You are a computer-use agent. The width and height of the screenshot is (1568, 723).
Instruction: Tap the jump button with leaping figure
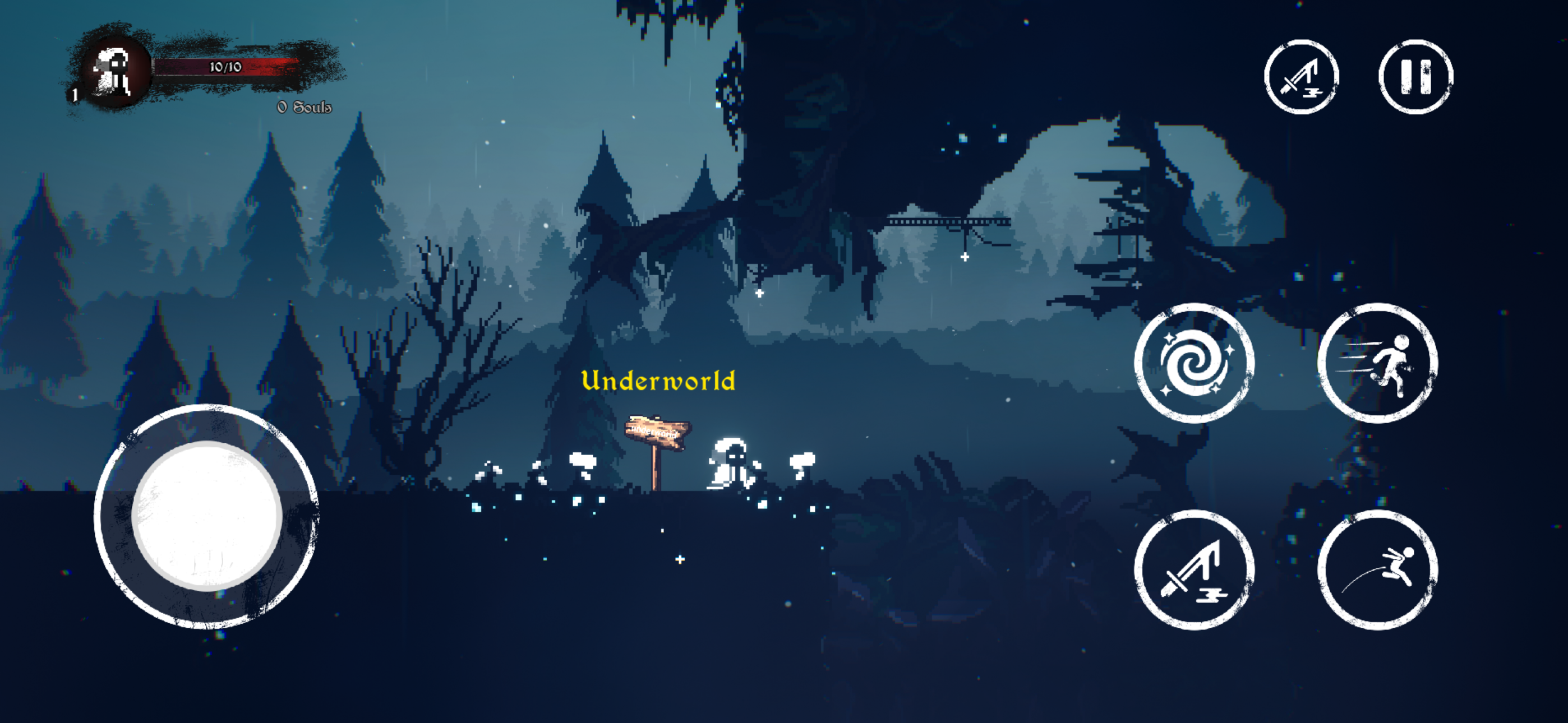coord(1377,570)
